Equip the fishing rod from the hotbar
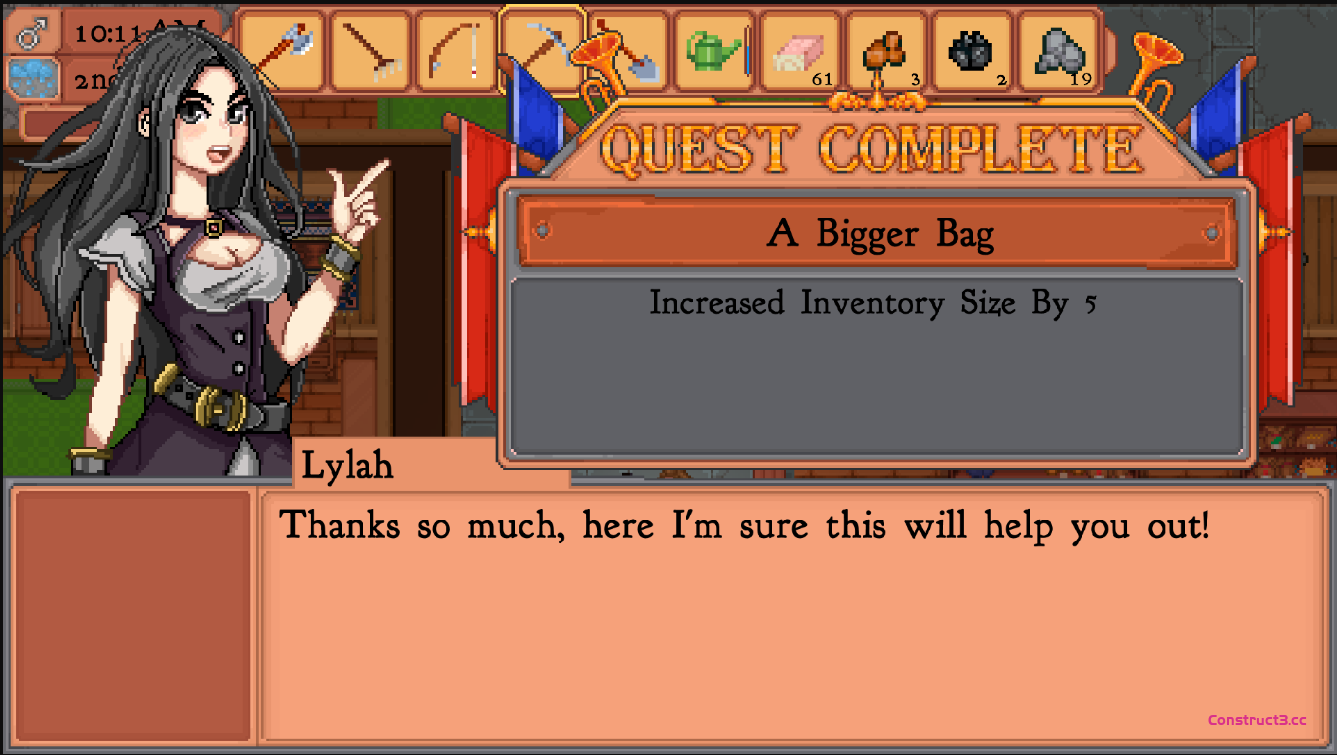 456,50
